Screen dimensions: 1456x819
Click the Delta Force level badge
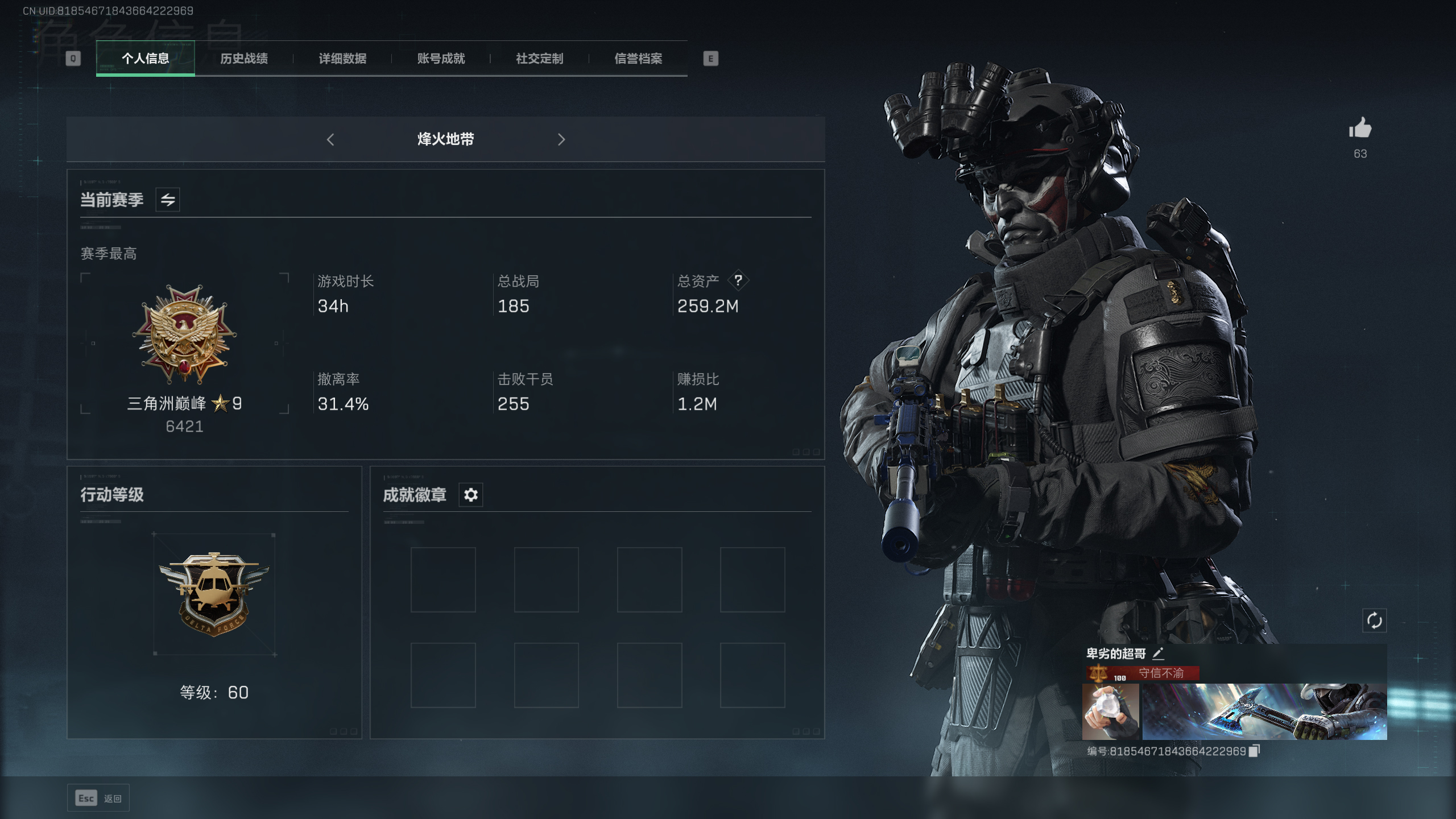(214, 594)
